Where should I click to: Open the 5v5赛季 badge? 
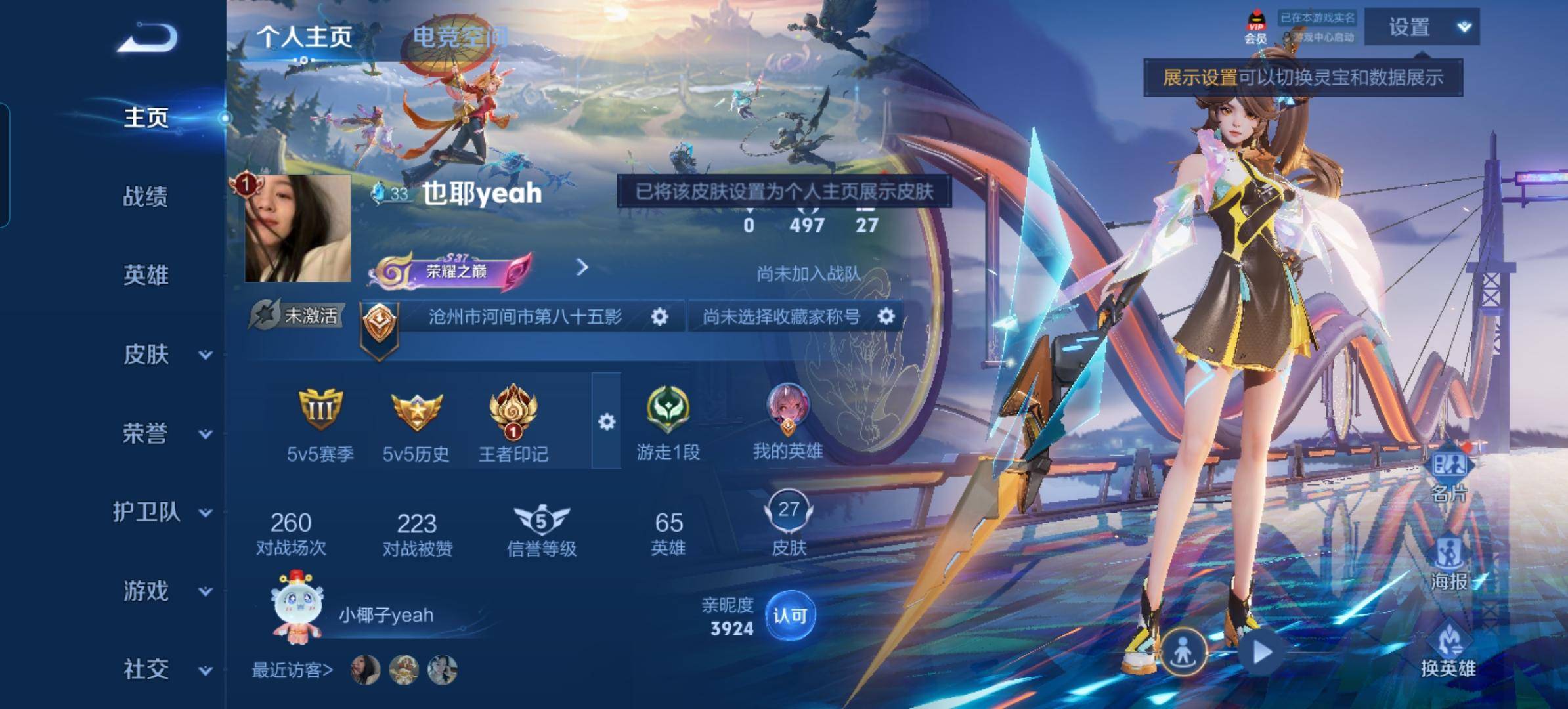click(320, 424)
